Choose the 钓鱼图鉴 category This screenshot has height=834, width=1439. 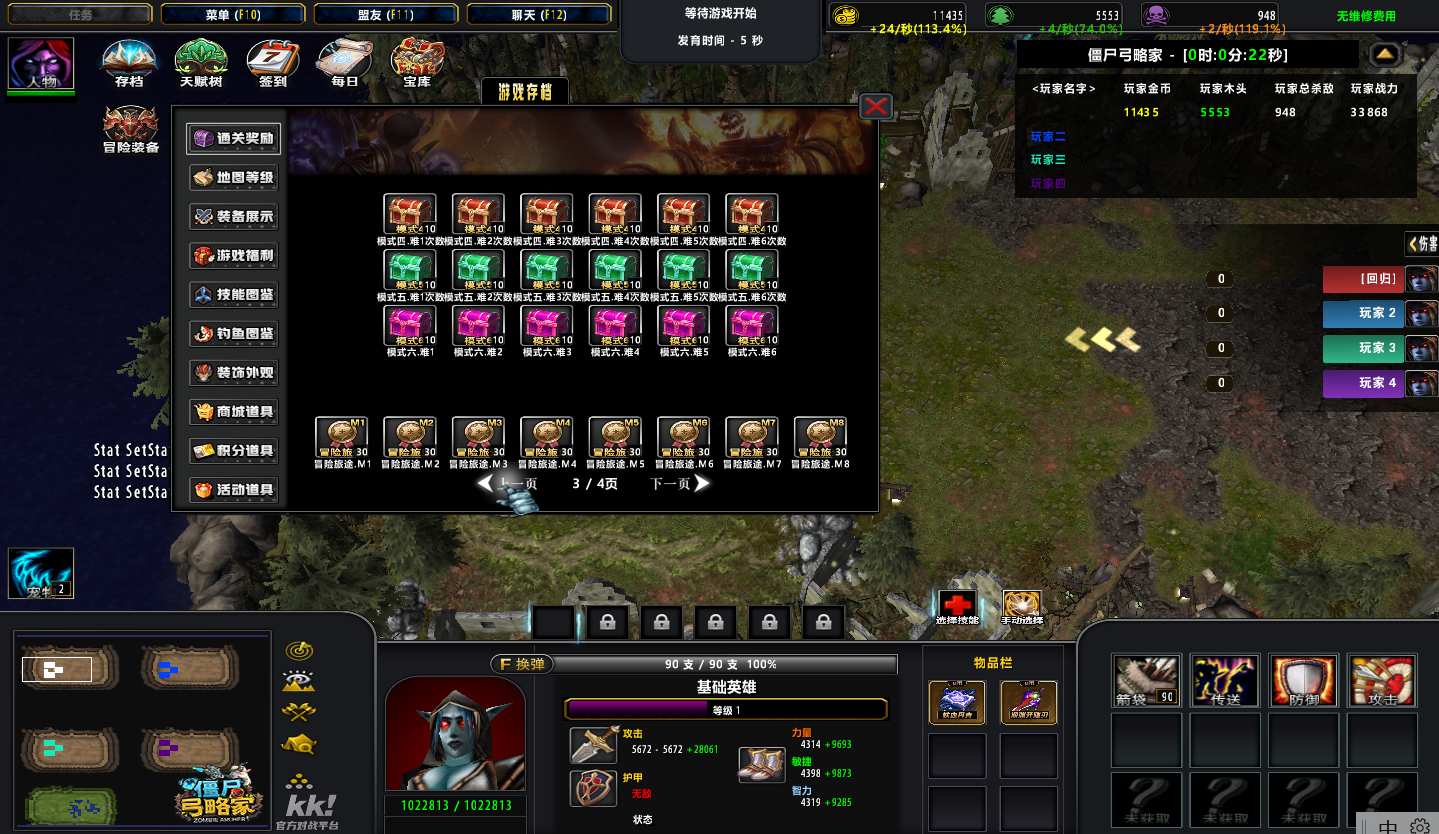[233, 334]
